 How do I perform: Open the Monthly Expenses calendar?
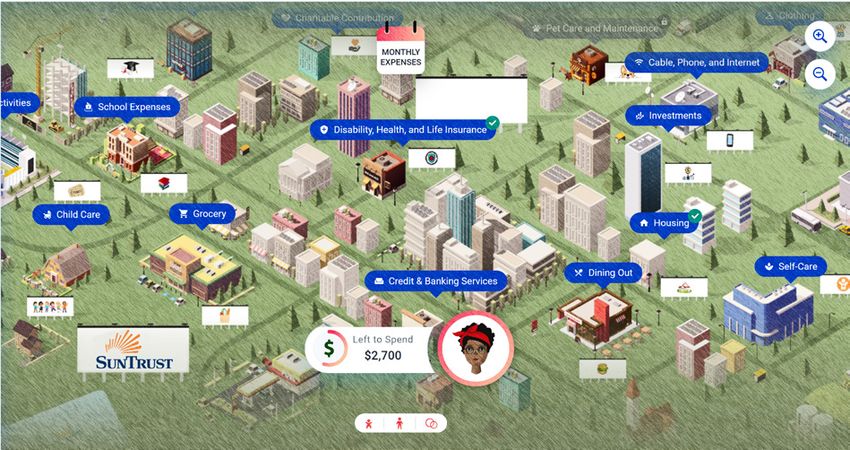click(x=401, y=49)
